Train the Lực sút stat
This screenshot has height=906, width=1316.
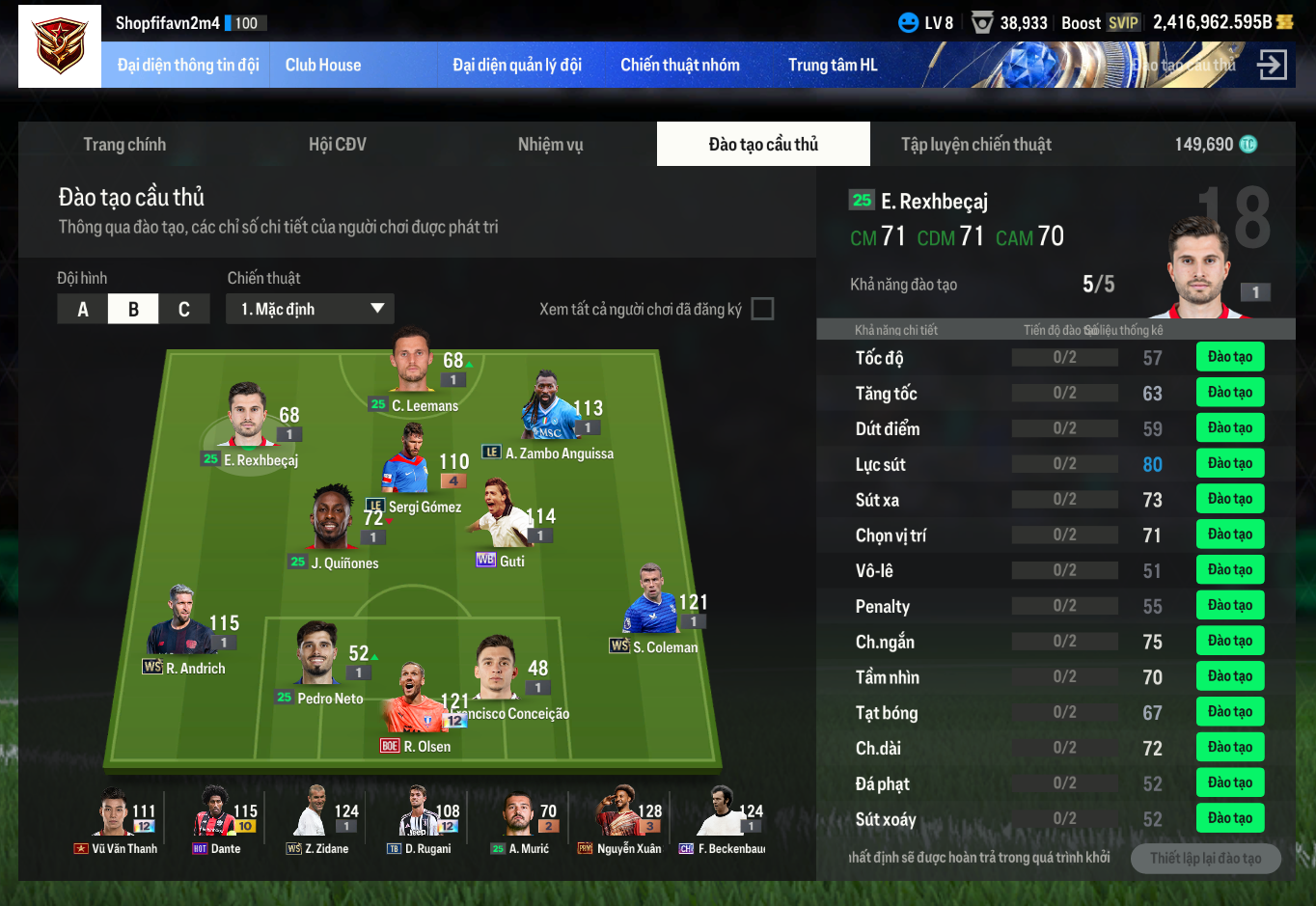click(1229, 464)
